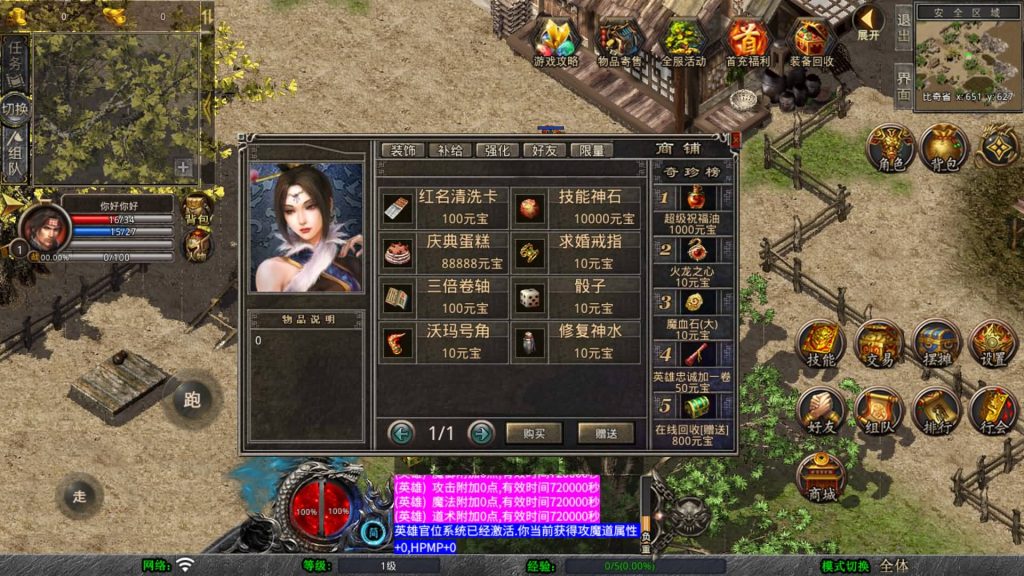
Task: Open the 技能 skills menu
Action: (822, 344)
